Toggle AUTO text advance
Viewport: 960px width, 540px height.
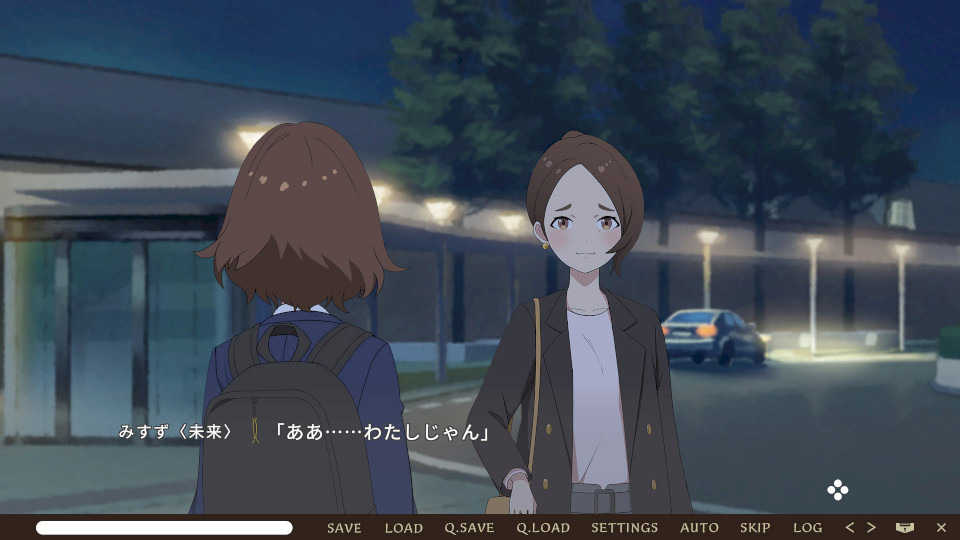(699, 528)
